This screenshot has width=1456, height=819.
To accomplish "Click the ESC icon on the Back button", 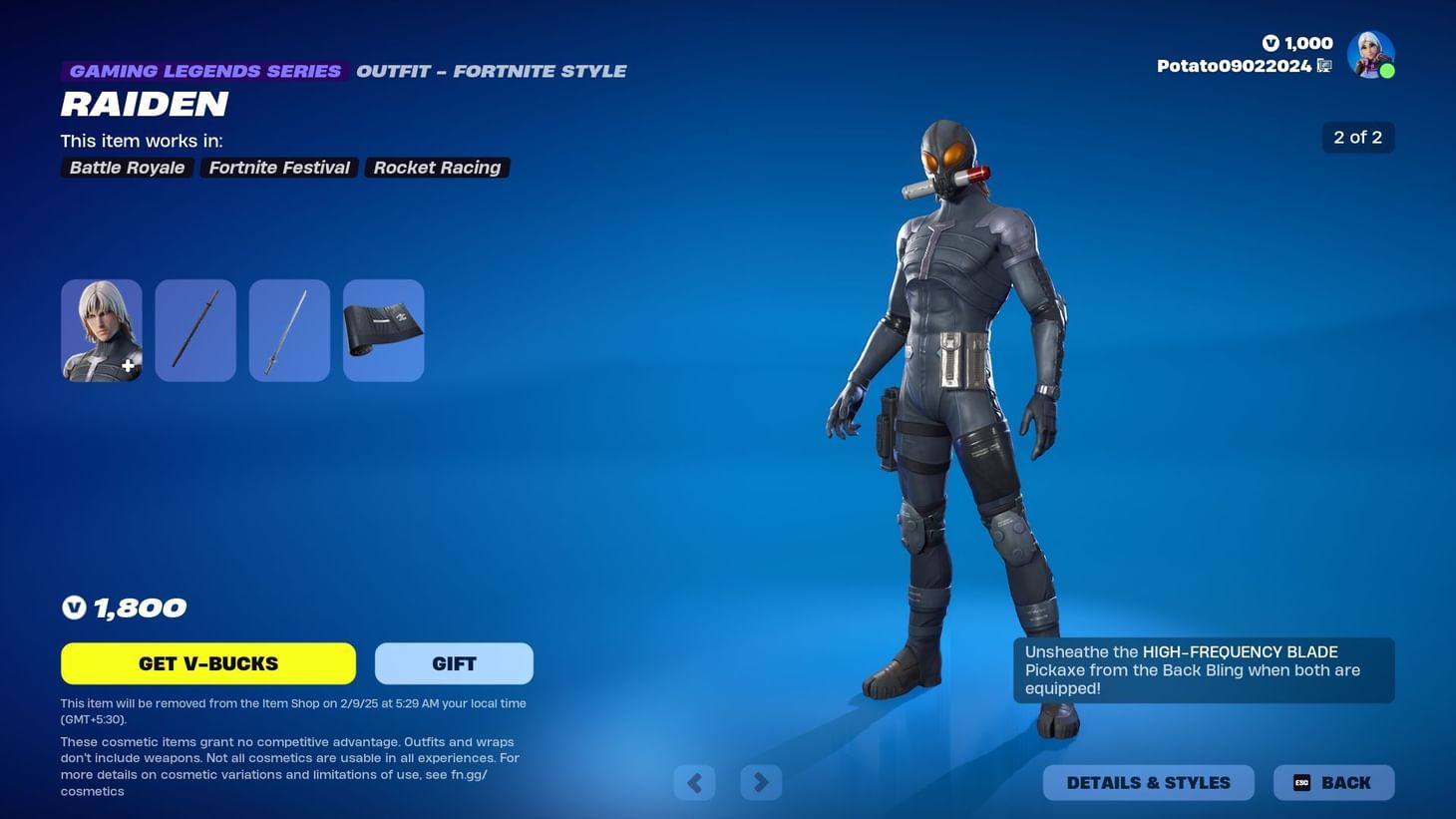I will point(1301,782).
